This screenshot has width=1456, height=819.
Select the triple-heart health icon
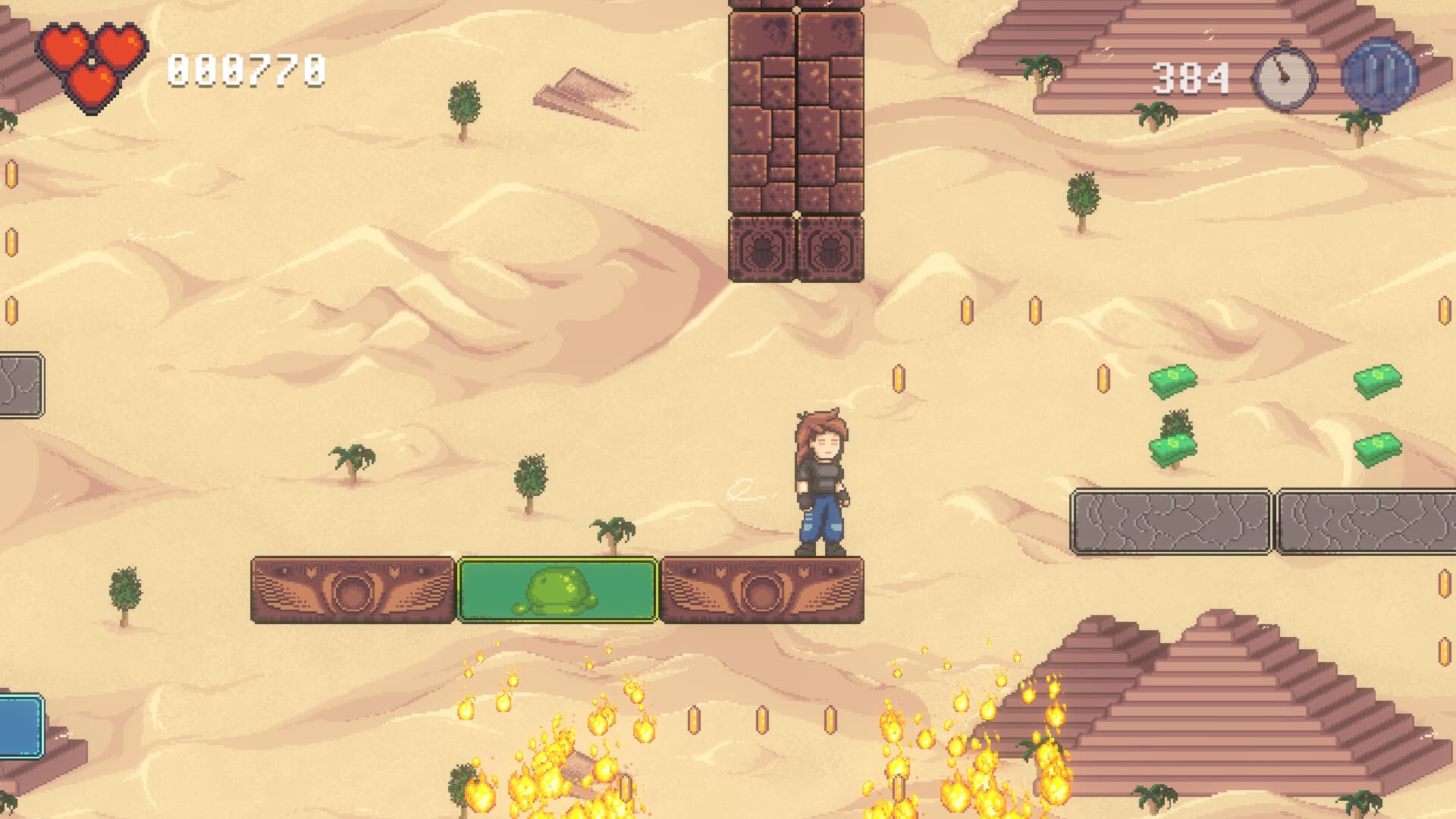[x=91, y=57]
